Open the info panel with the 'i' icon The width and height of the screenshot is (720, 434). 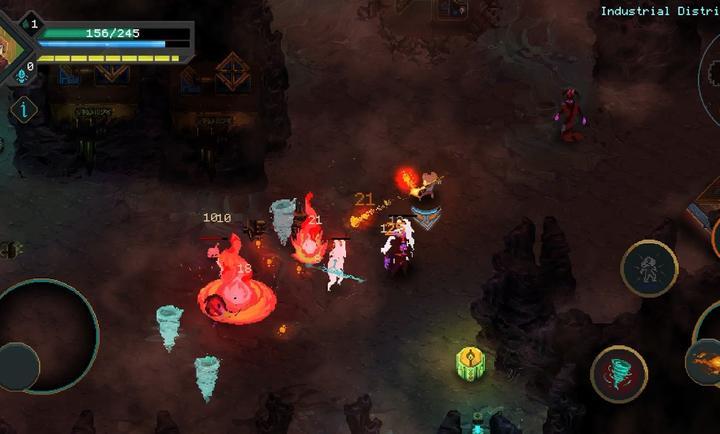point(24,109)
